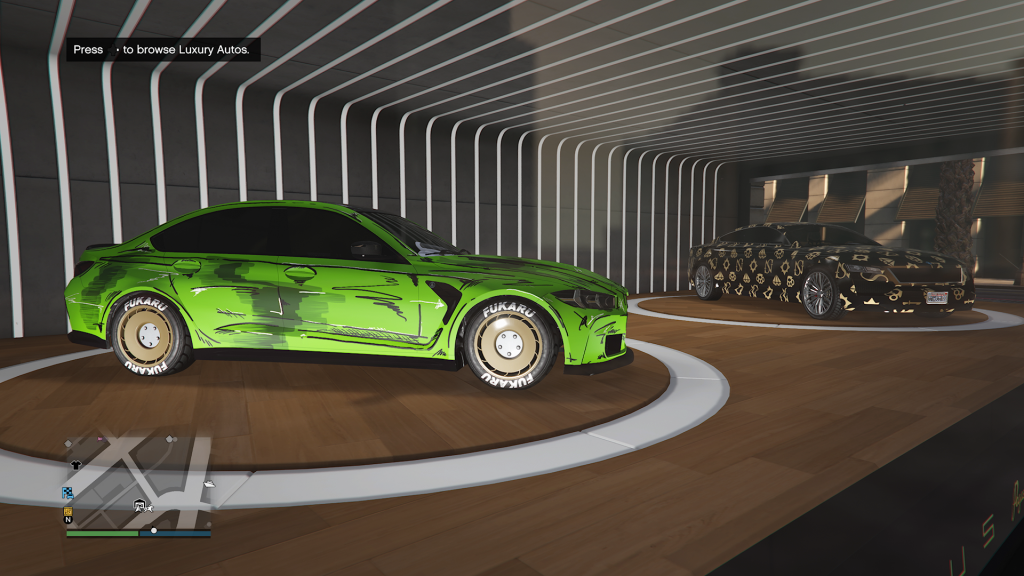Click the yellow square blip above north
The width and height of the screenshot is (1024, 576).
coord(68,510)
